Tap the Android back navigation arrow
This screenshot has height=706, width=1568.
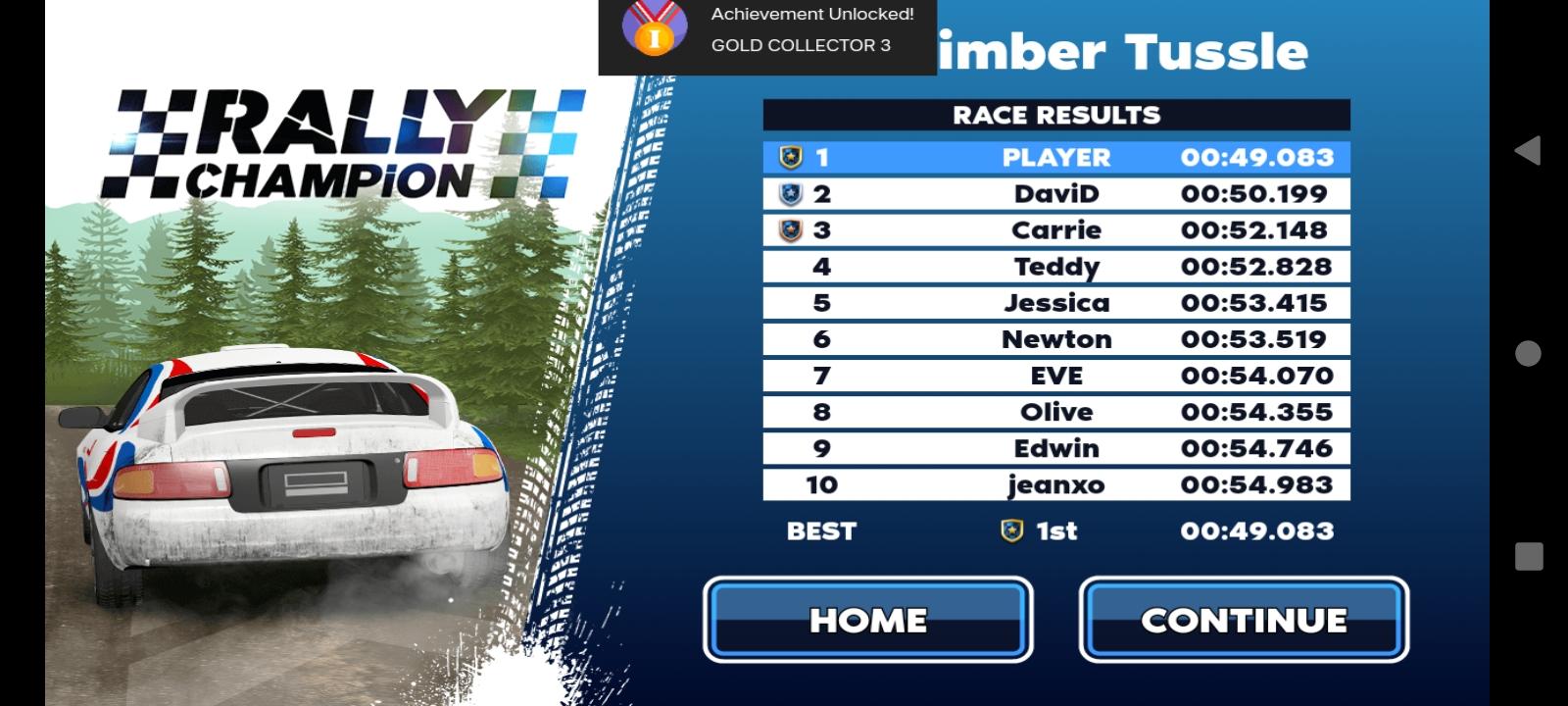point(1528,149)
